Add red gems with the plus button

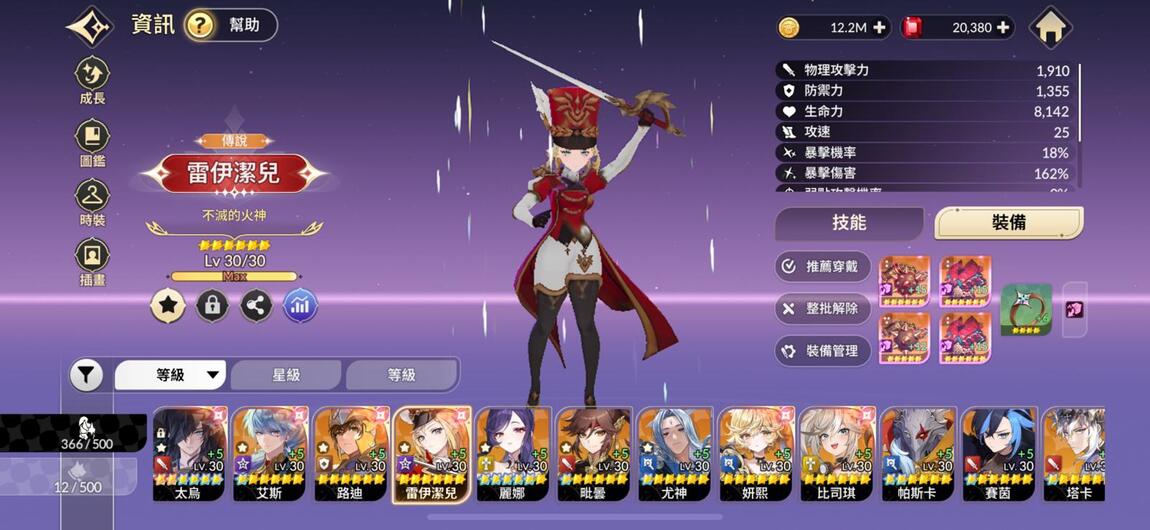point(1002,28)
